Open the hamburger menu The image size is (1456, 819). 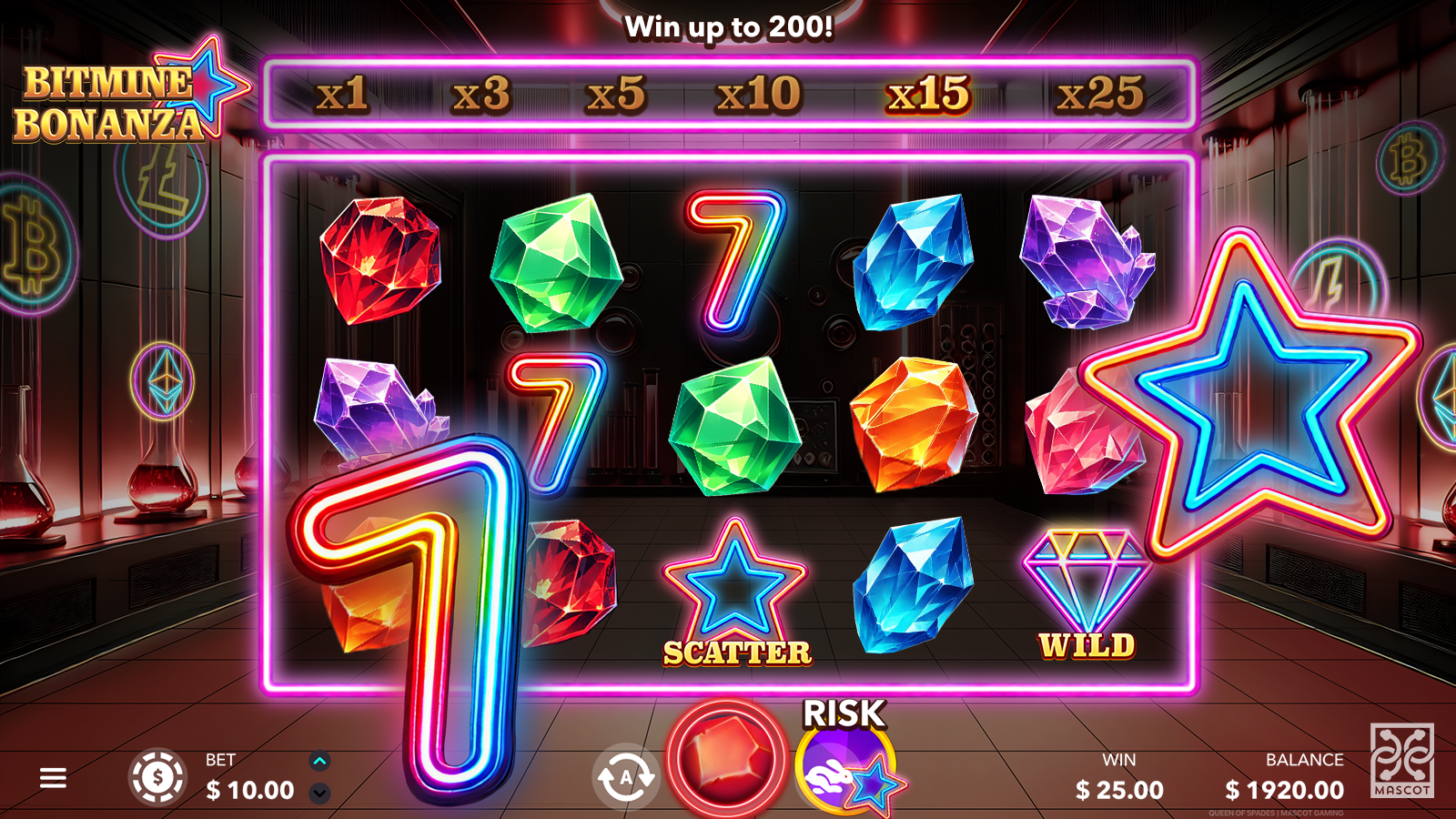pyautogui.click(x=53, y=778)
